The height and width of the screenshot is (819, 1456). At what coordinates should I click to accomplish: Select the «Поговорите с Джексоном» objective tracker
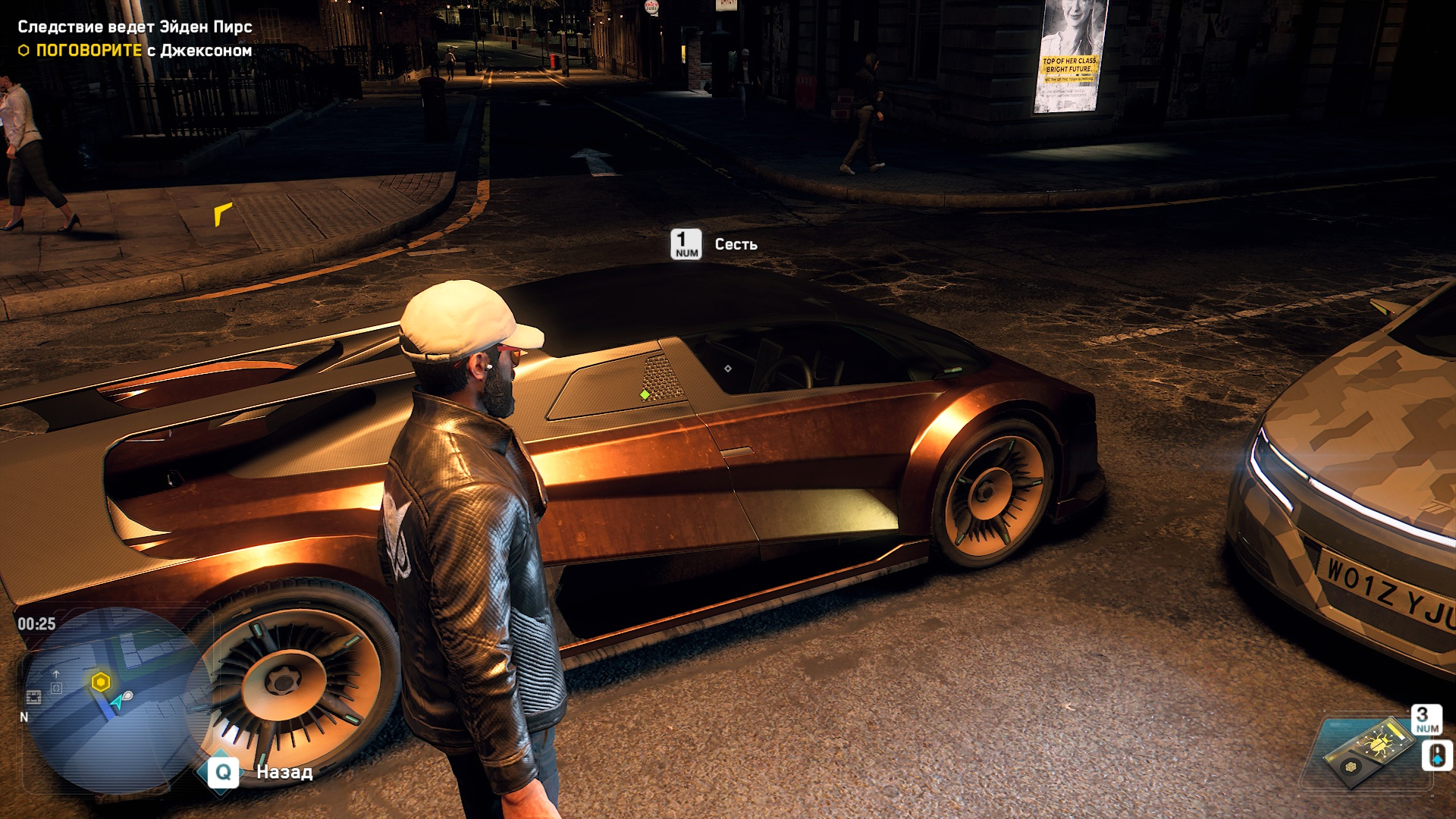click(x=136, y=51)
